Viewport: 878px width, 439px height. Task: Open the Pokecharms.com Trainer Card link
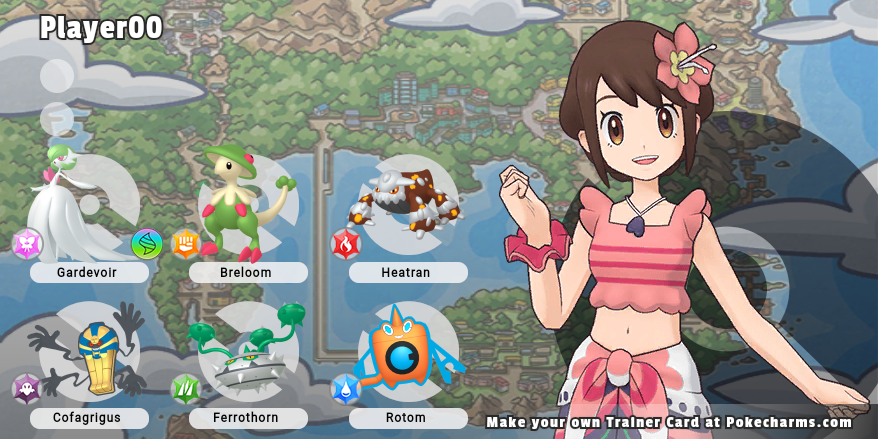pos(677,422)
